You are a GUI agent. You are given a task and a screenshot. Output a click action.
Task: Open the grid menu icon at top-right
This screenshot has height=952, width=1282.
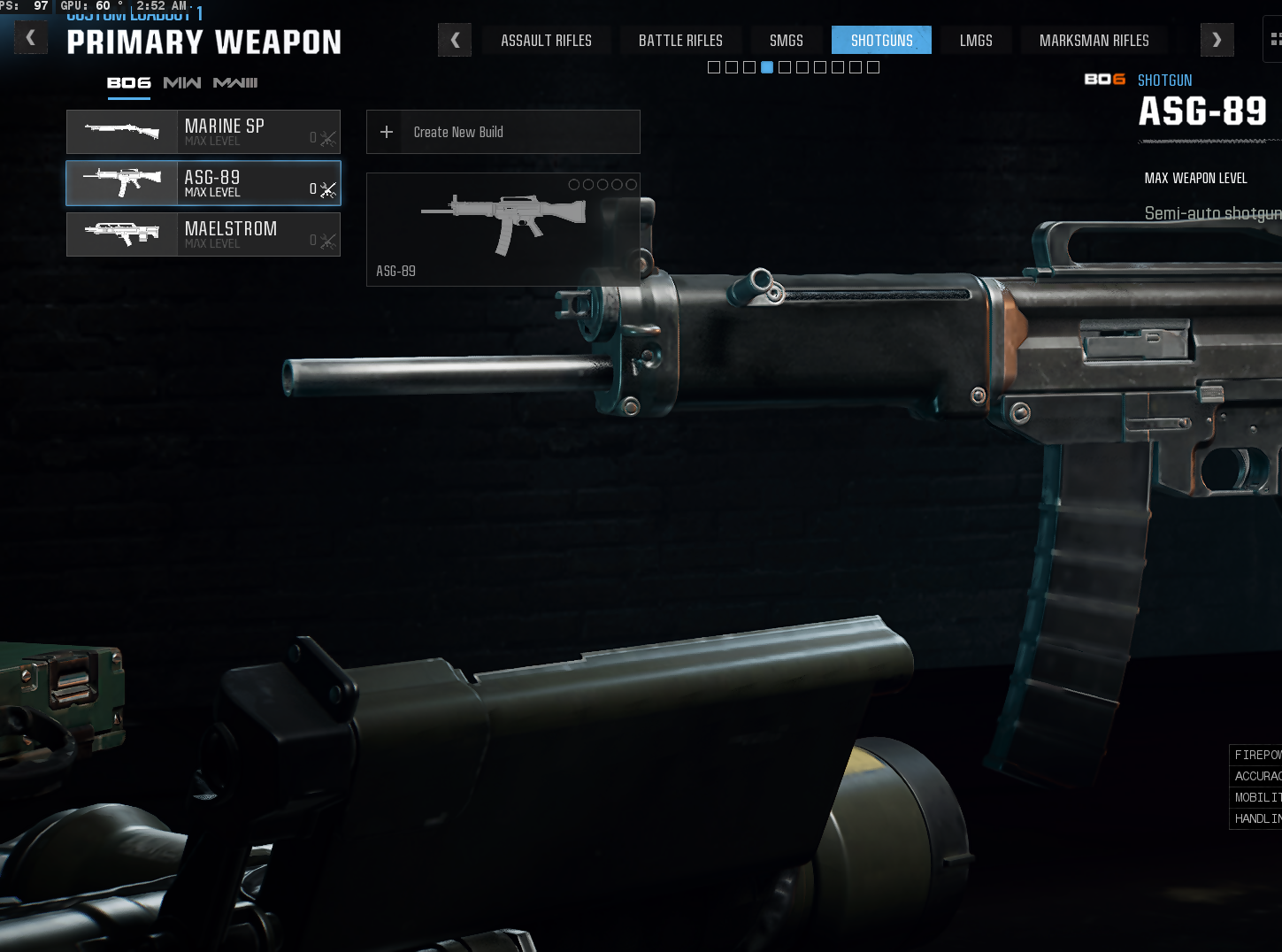(x=1275, y=39)
